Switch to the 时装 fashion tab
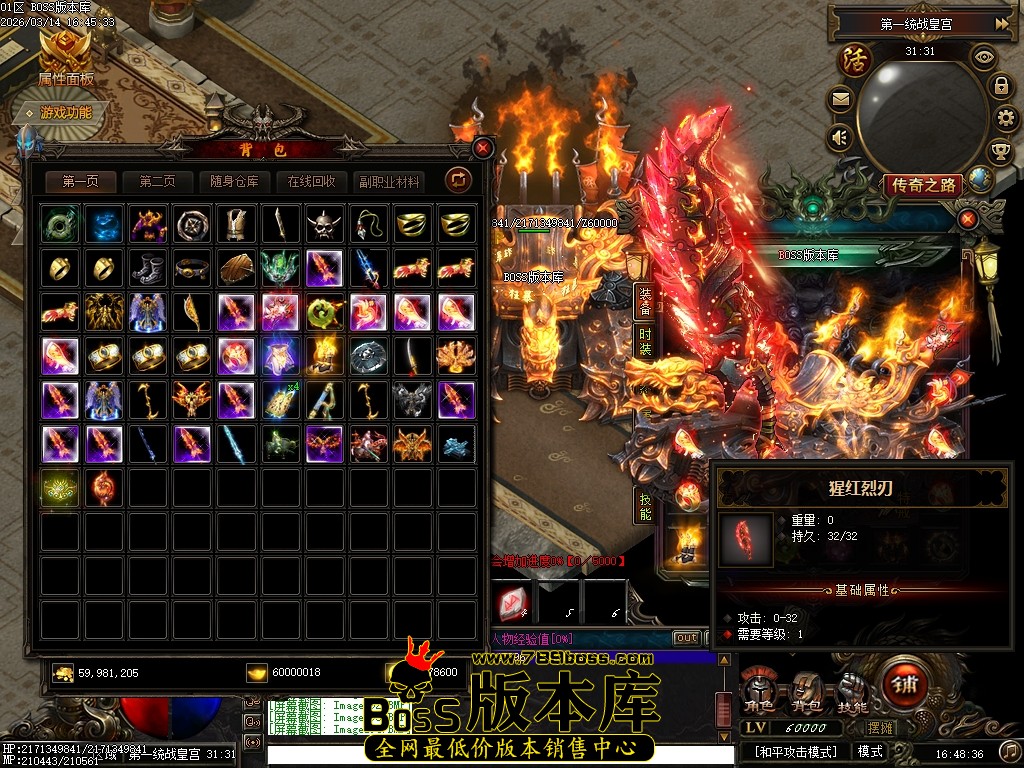 pyautogui.click(x=645, y=342)
